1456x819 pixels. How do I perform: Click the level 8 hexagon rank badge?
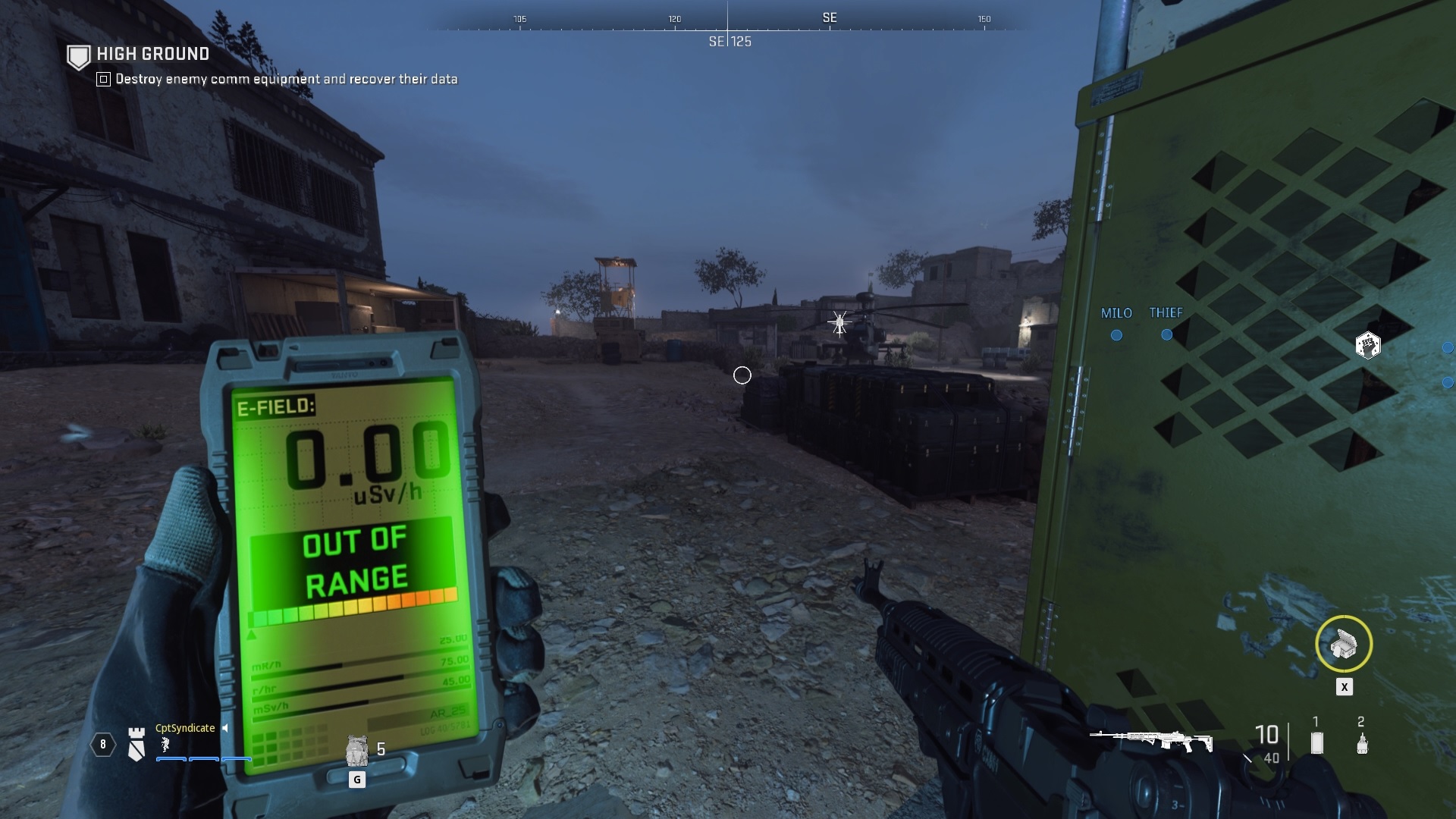102,745
